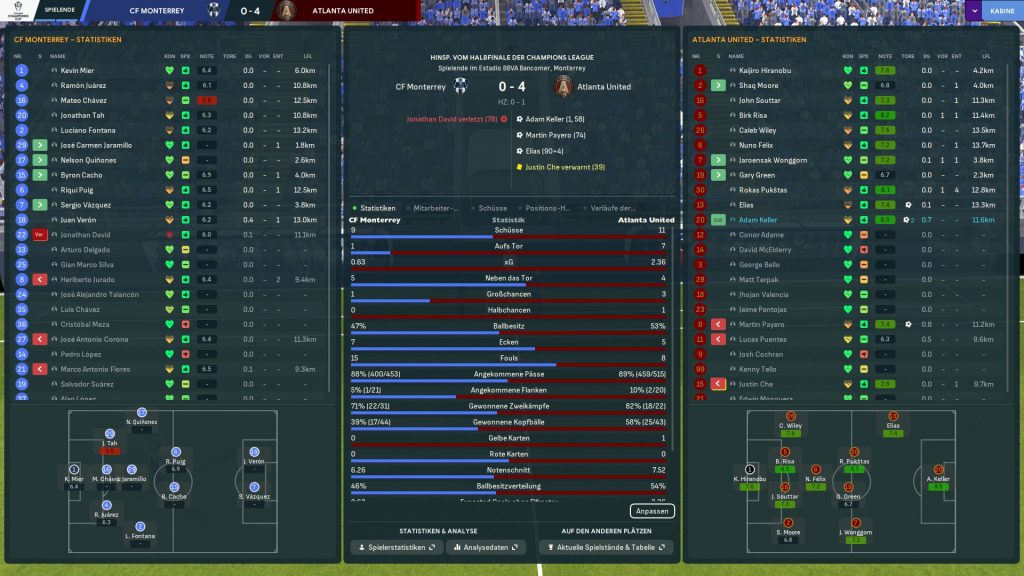Open the Kabine dressing room button
1024x576 pixels.
pos(1000,11)
